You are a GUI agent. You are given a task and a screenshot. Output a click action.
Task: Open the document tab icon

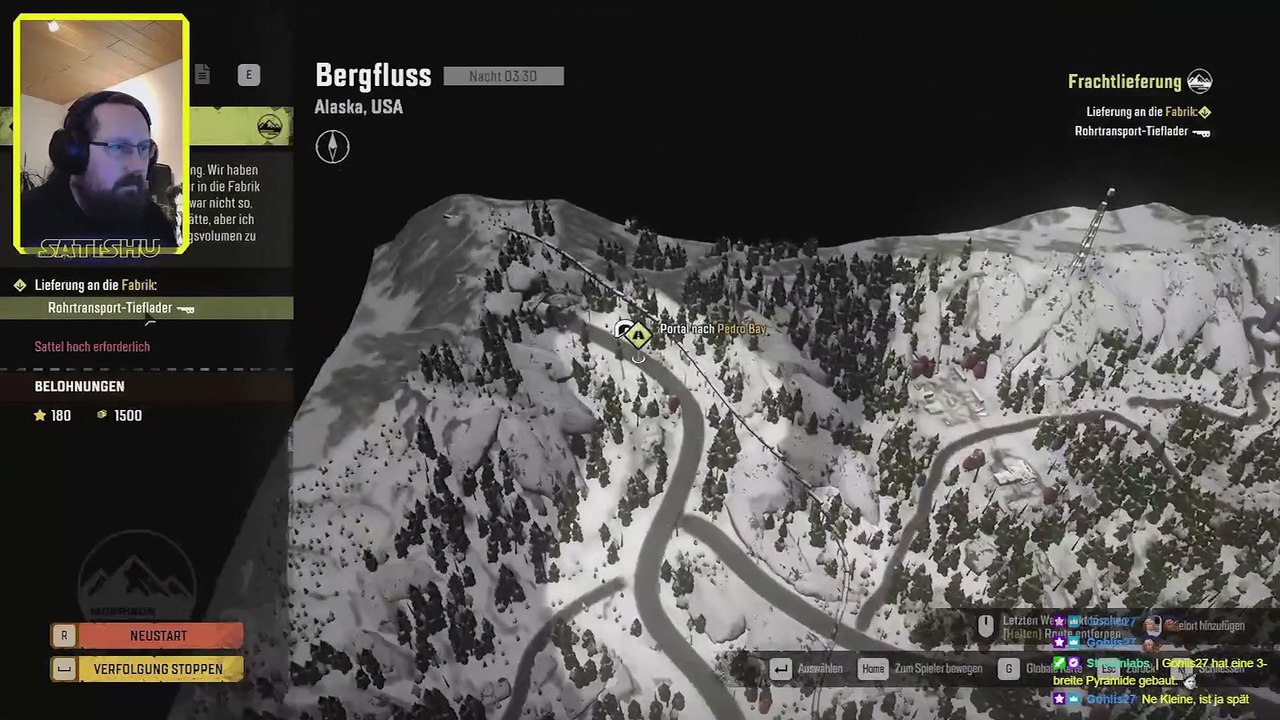click(x=202, y=74)
